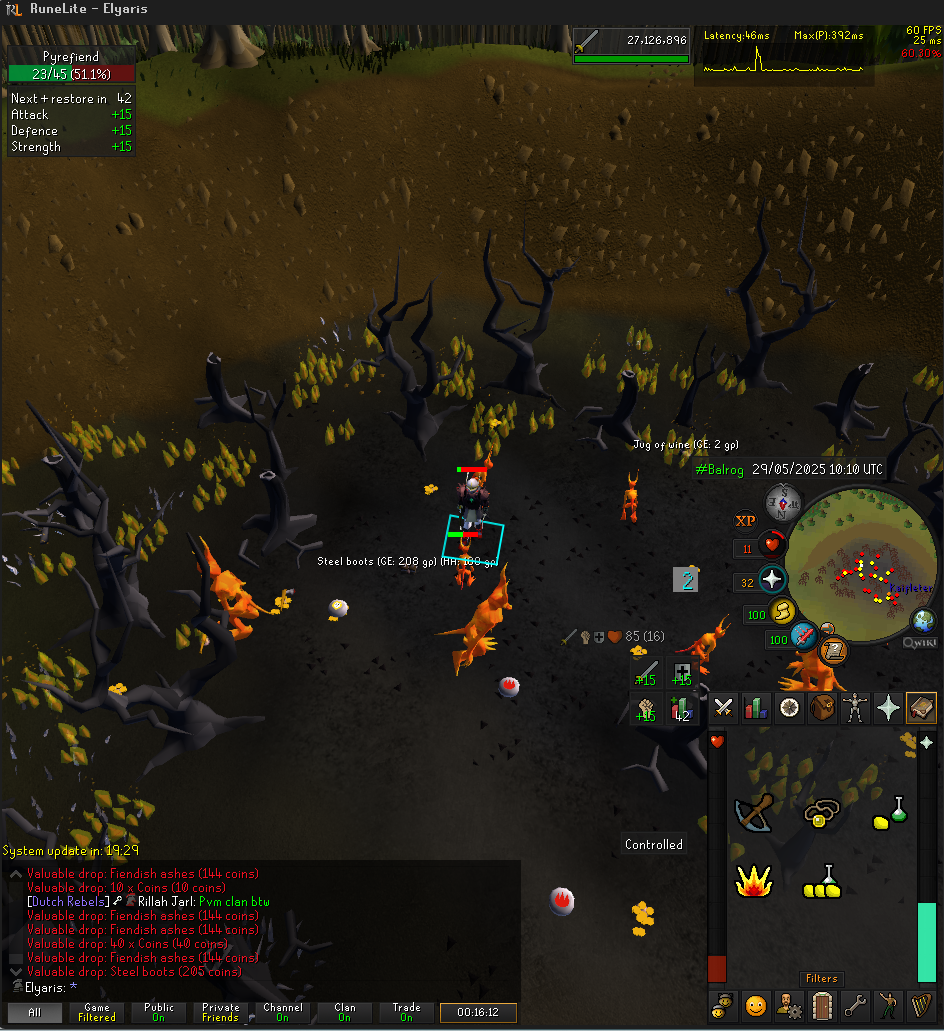Switch chat to the Clan tab

point(344,1012)
